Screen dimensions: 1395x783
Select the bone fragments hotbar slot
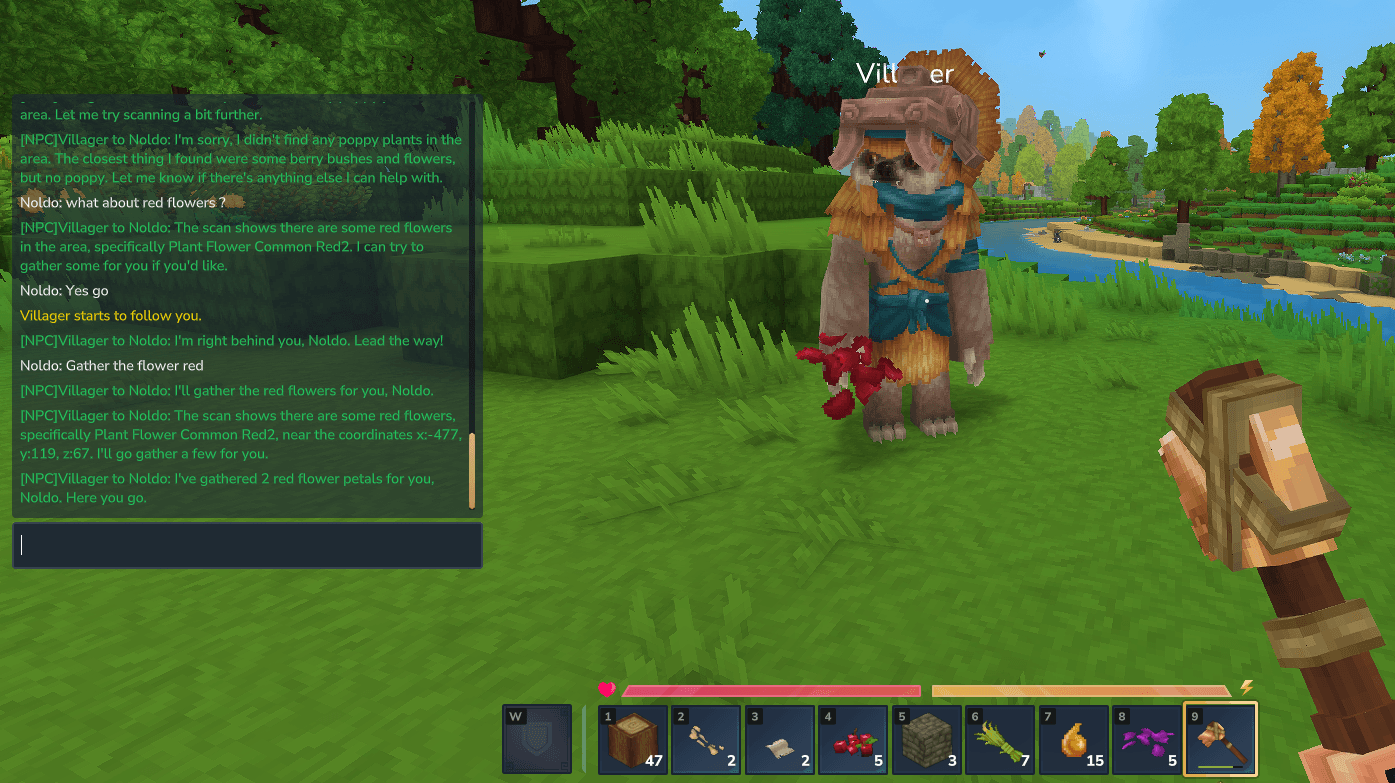(x=706, y=740)
